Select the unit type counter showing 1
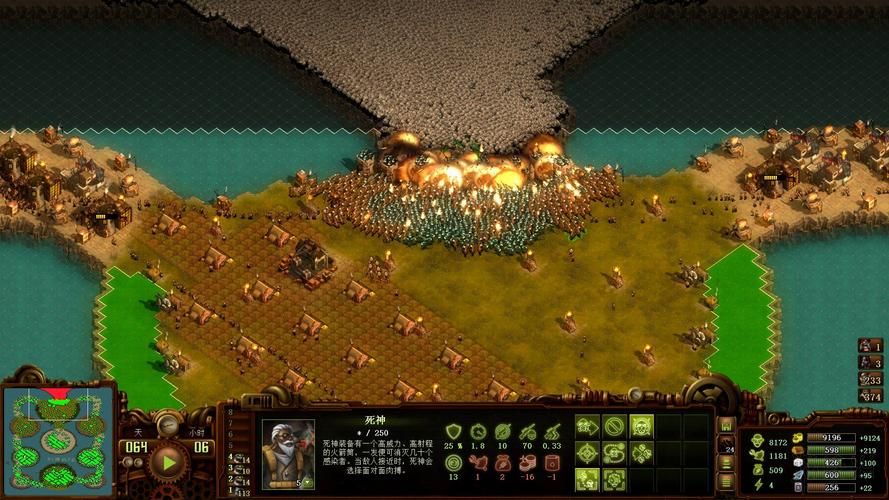 click(x=871, y=345)
